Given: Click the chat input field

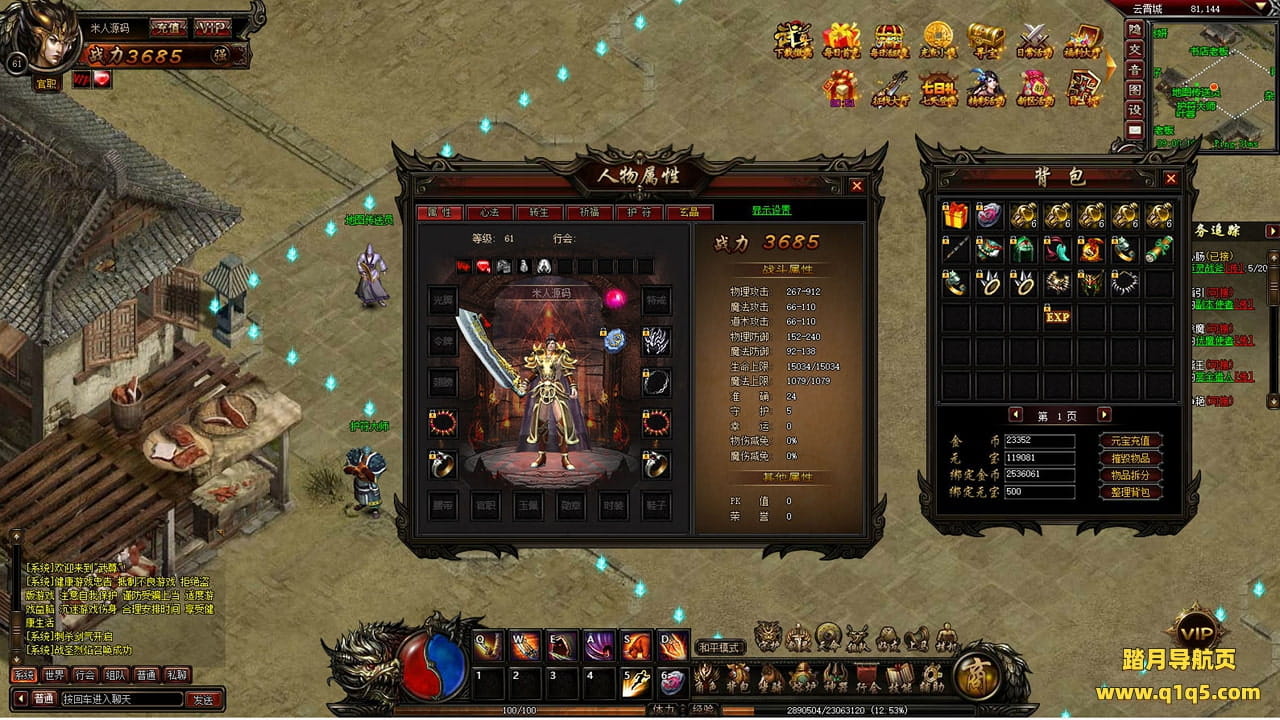Looking at the screenshot, I should [122, 699].
